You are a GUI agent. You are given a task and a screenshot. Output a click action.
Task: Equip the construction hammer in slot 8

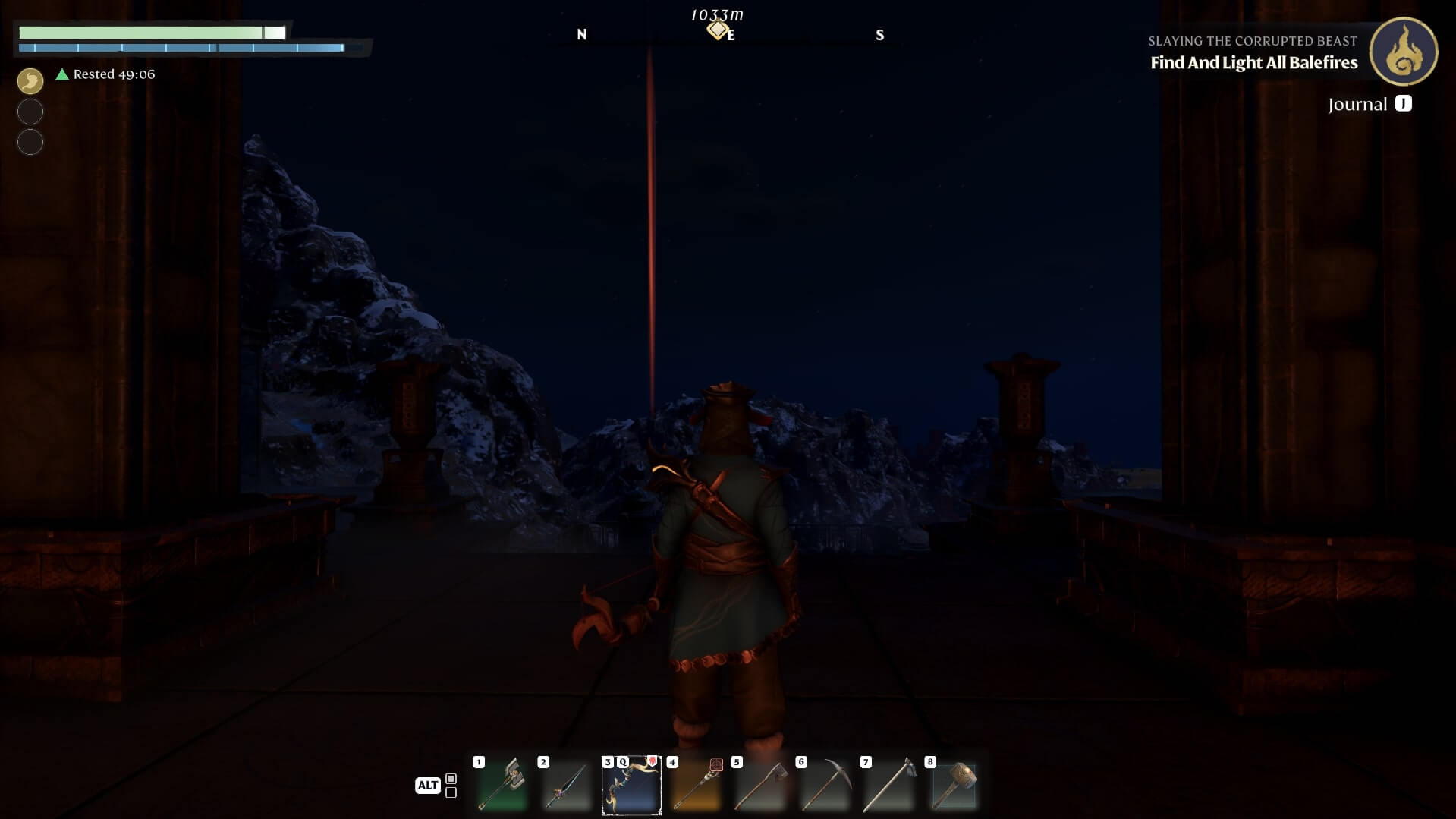[x=954, y=786]
